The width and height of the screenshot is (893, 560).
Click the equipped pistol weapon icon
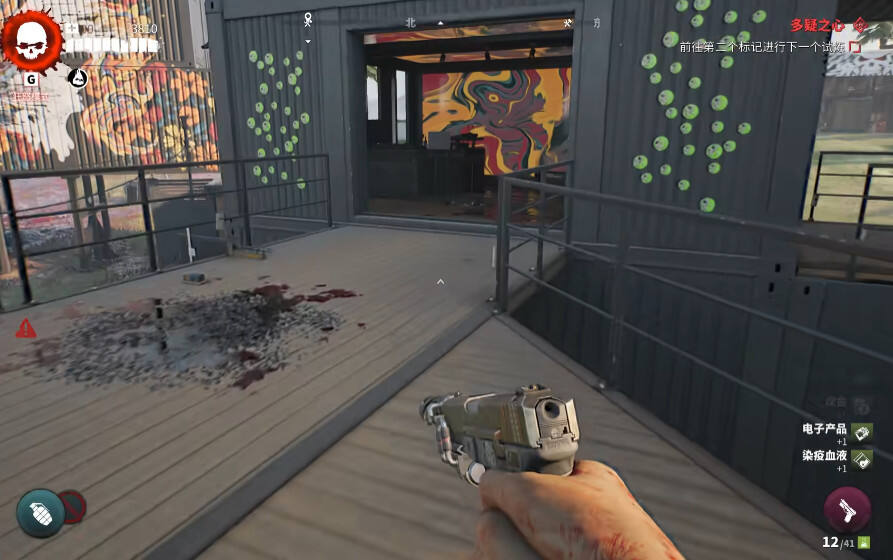click(847, 510)
